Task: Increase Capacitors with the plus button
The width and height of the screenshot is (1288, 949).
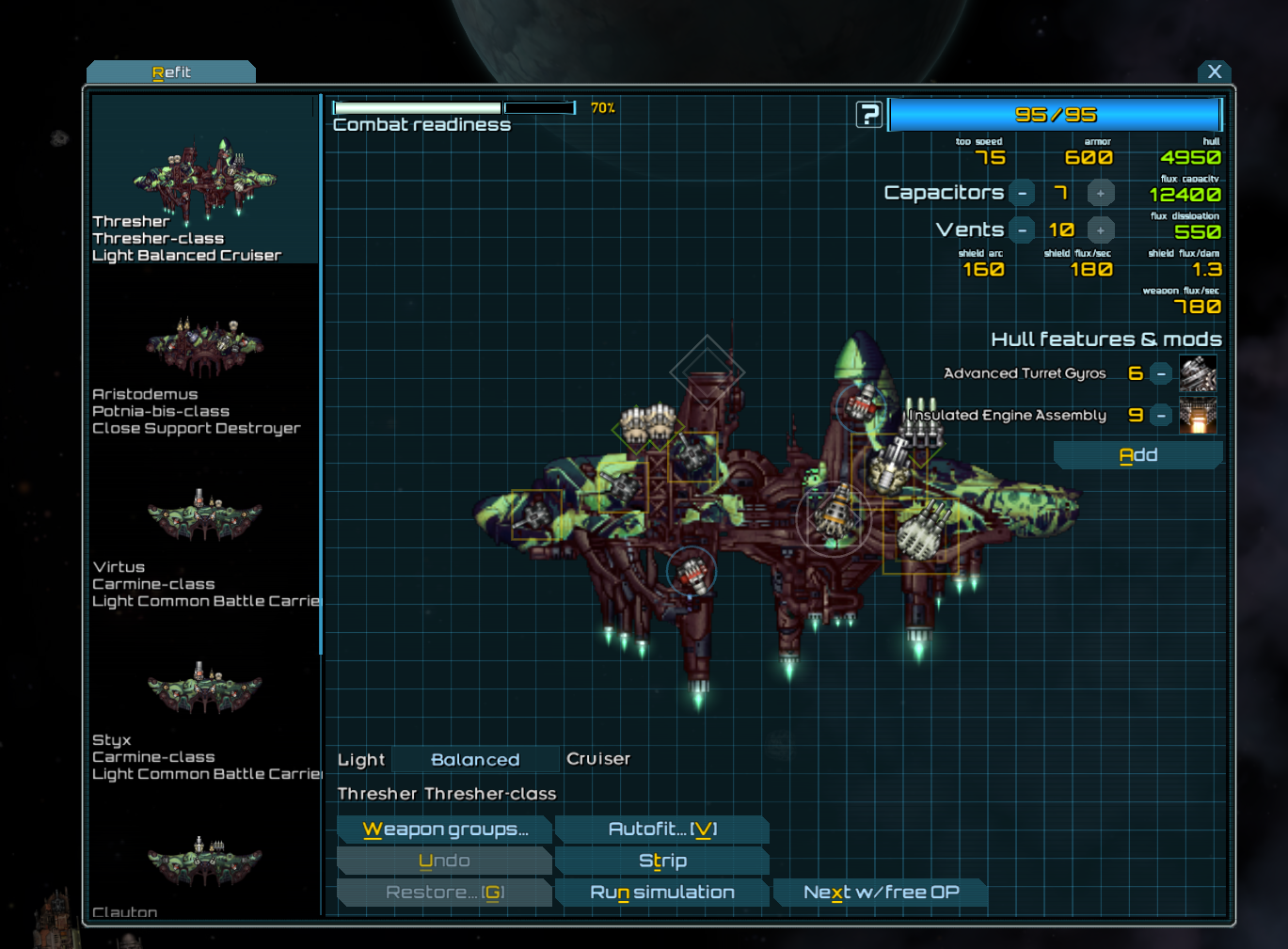Action: (1100, 193)
